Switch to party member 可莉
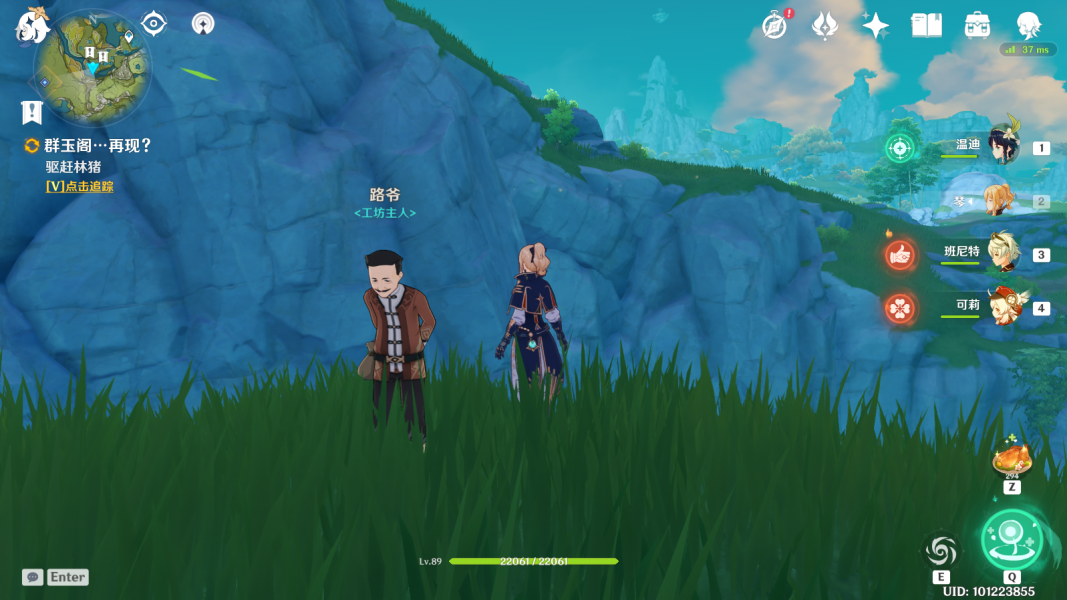Screen dimensions: 1067x600 coord(1002,307)
